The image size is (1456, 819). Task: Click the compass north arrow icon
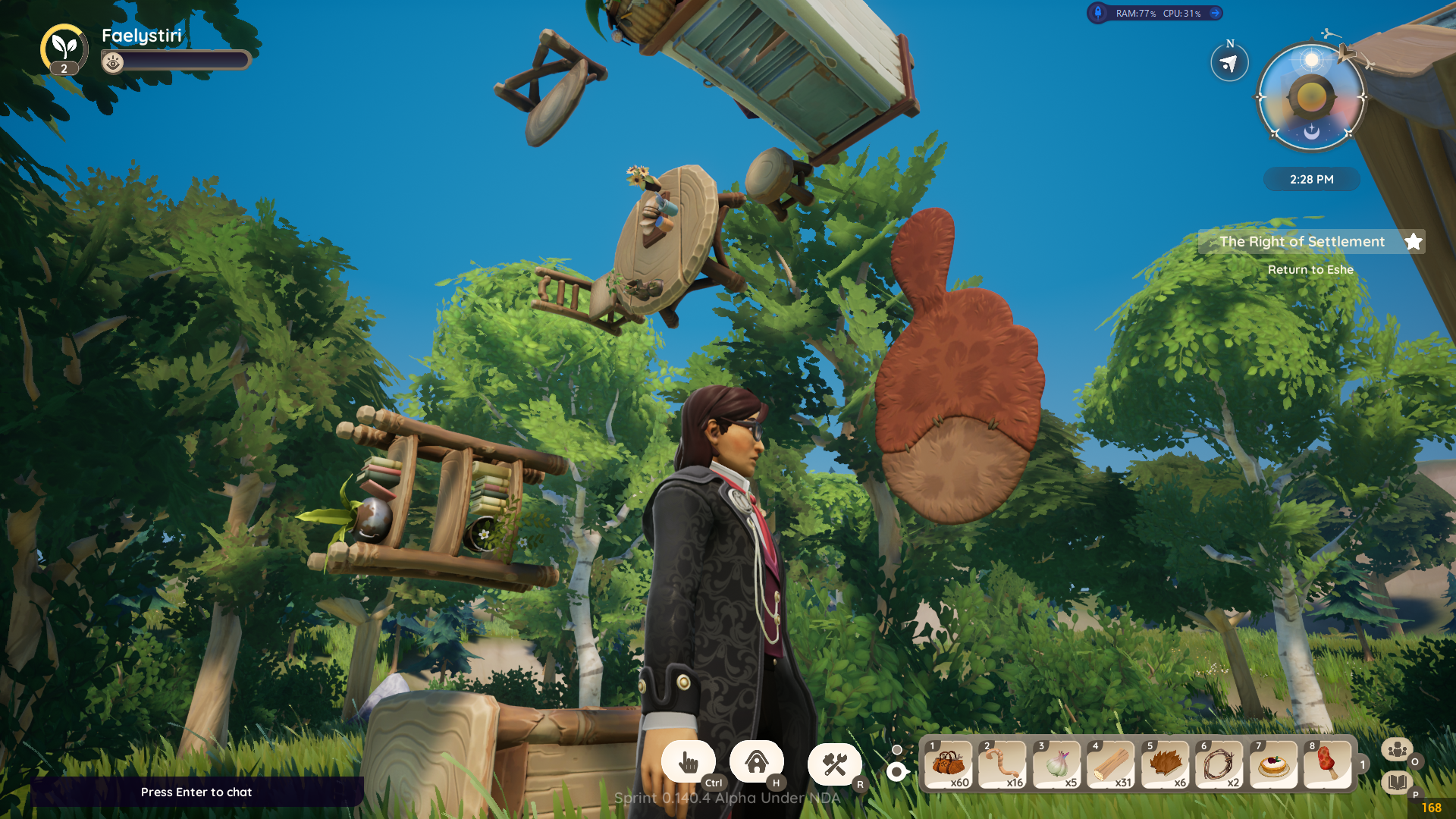pos(1229,64)
